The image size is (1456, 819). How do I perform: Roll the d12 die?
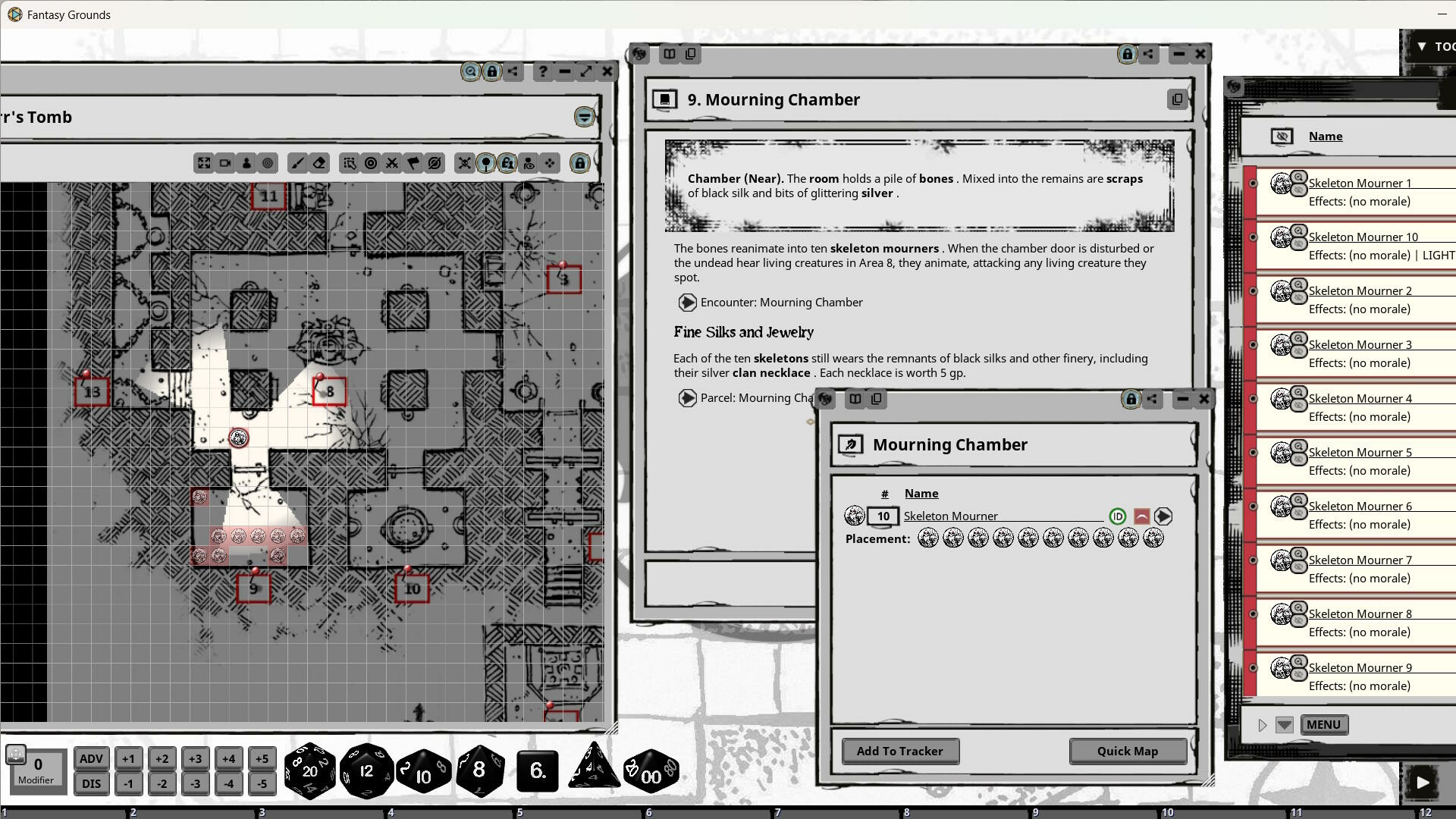click(x=366, y=770)
